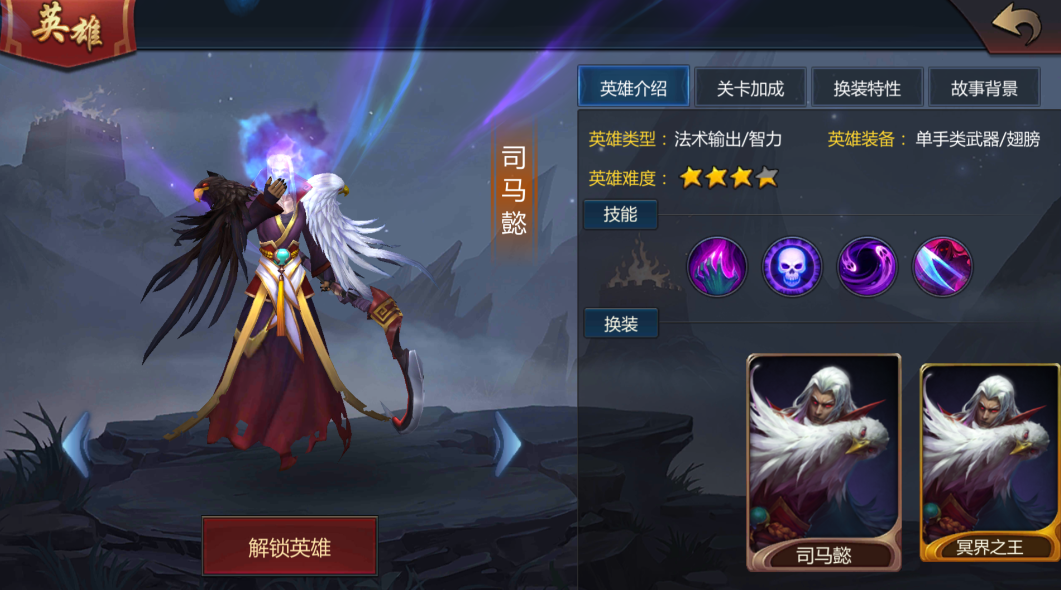View the purple claw skill icon
1061x590 pixels.
717,266
